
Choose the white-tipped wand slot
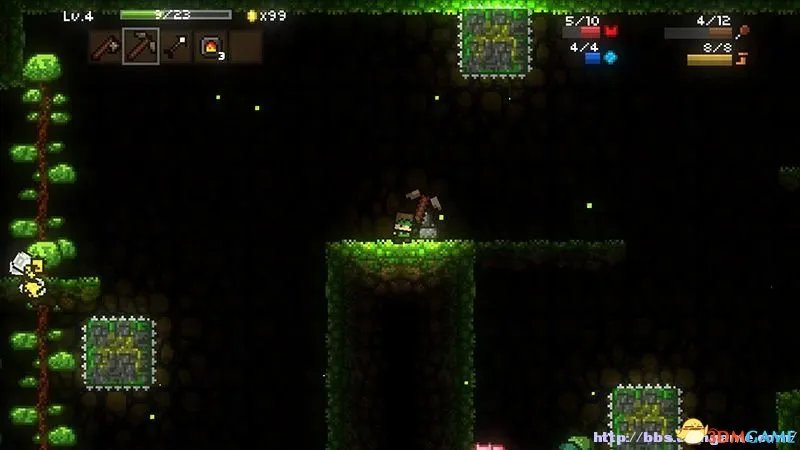point(176,46)
